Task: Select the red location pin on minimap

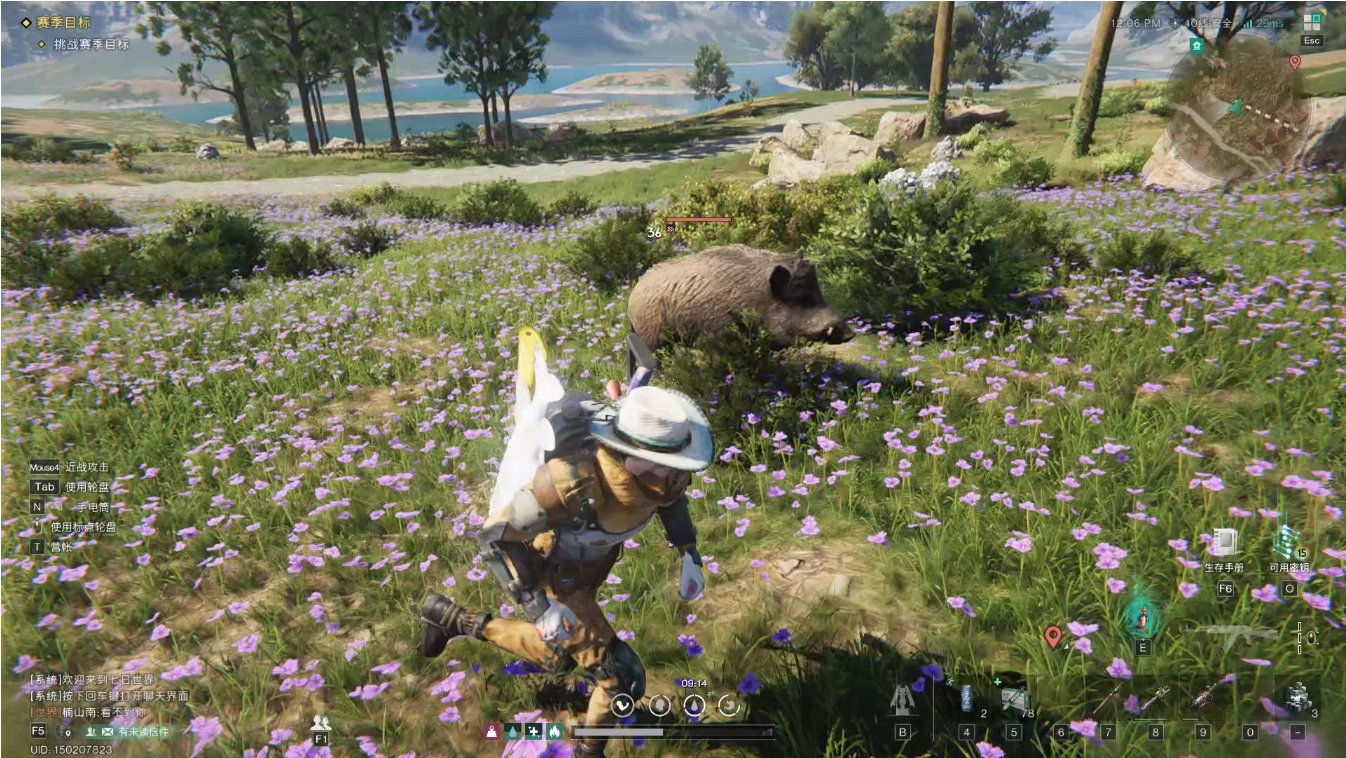Action: pos(1295,62)
